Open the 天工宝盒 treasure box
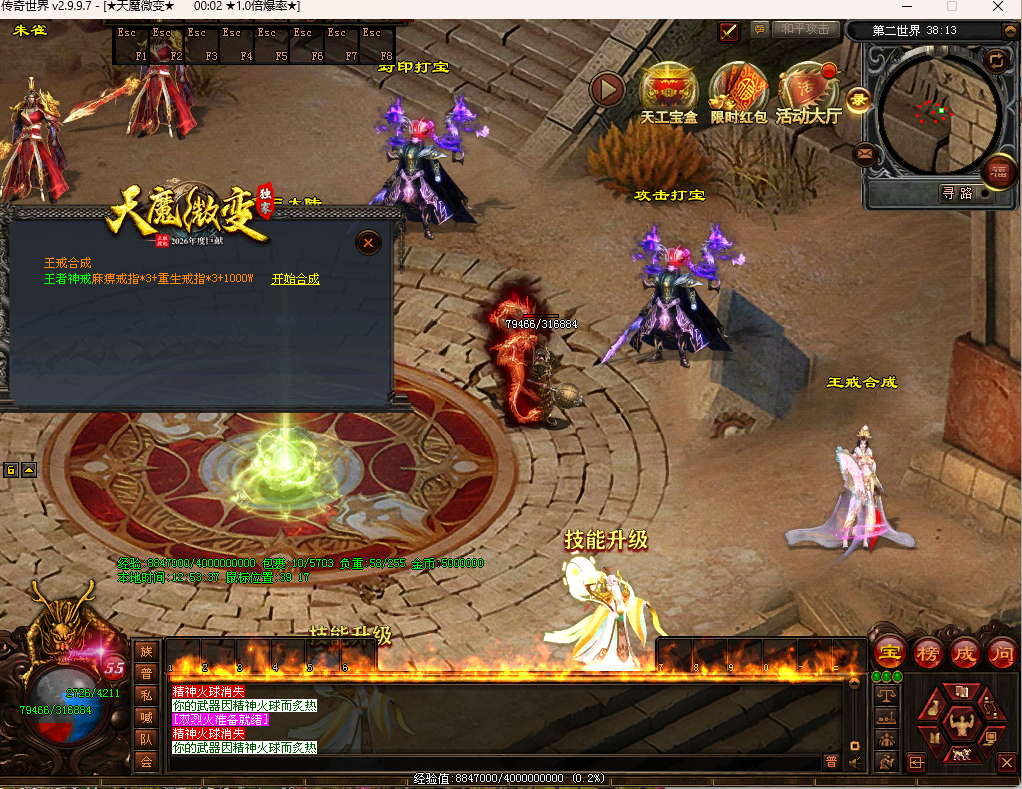The height and width of the screenshot is (789, 1022). [669, 92]
